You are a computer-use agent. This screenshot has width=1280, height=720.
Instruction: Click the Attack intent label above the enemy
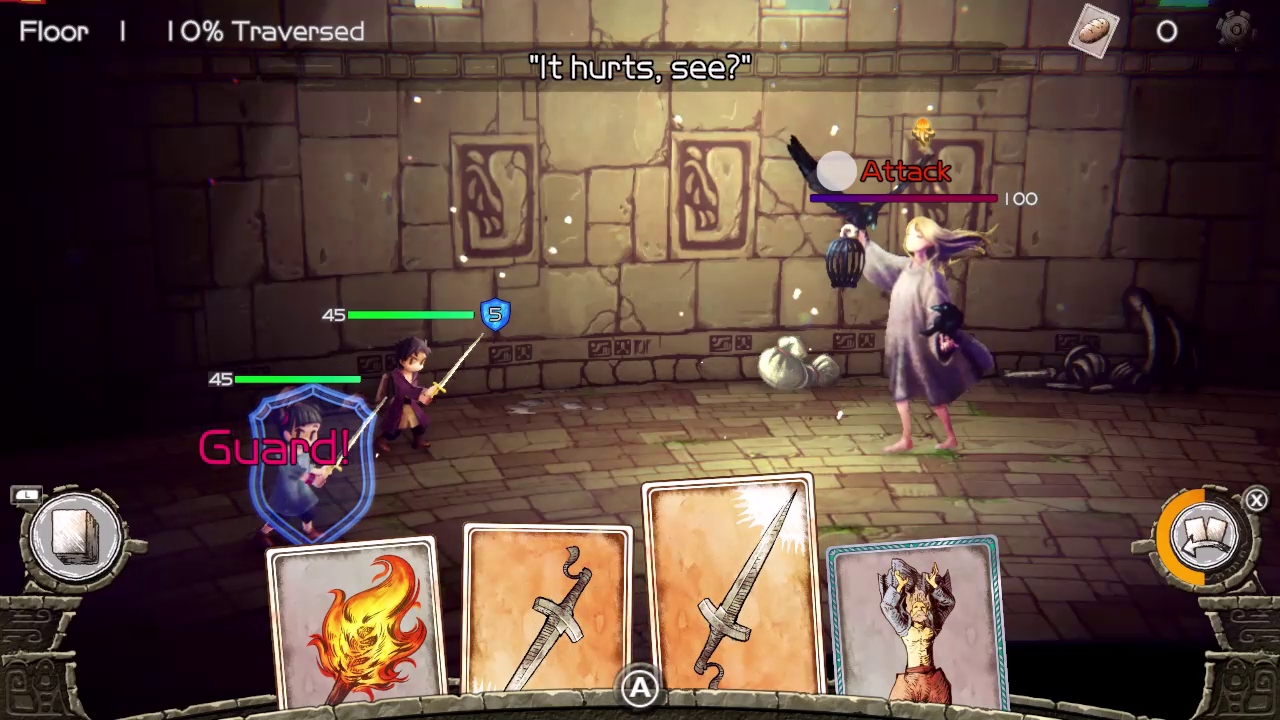tap(905, 172)
